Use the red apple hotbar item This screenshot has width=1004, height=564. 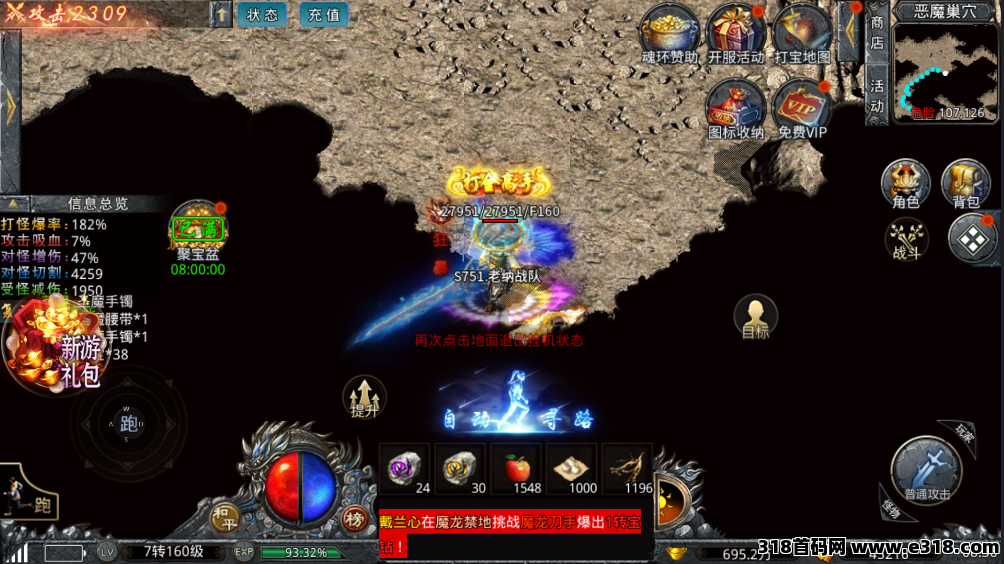click(x=516, y=466)
